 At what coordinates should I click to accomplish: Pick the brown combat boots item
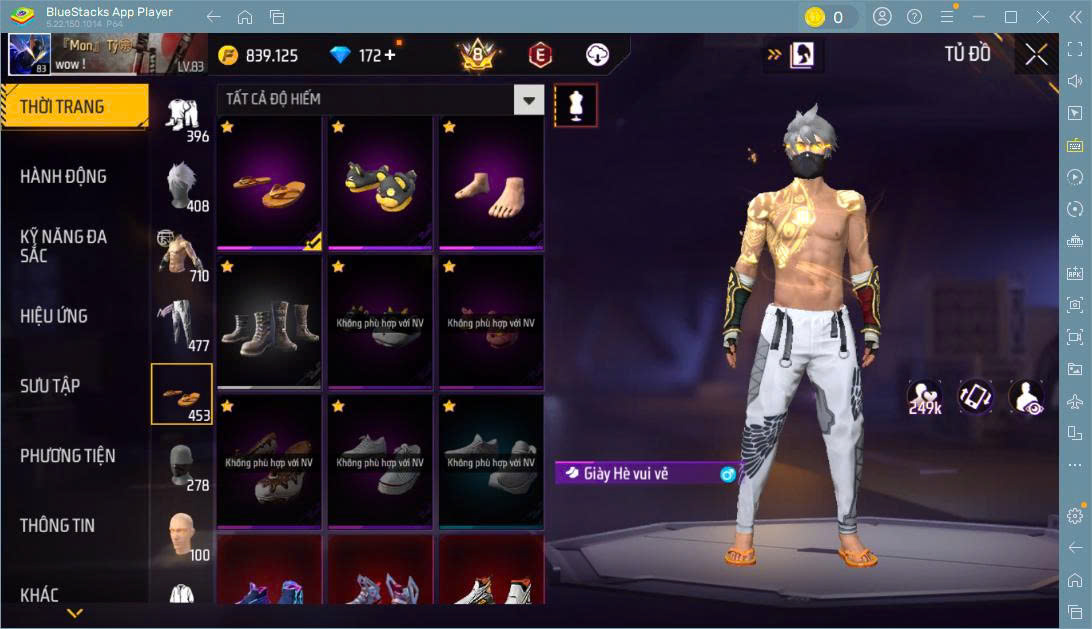point(269,322)
